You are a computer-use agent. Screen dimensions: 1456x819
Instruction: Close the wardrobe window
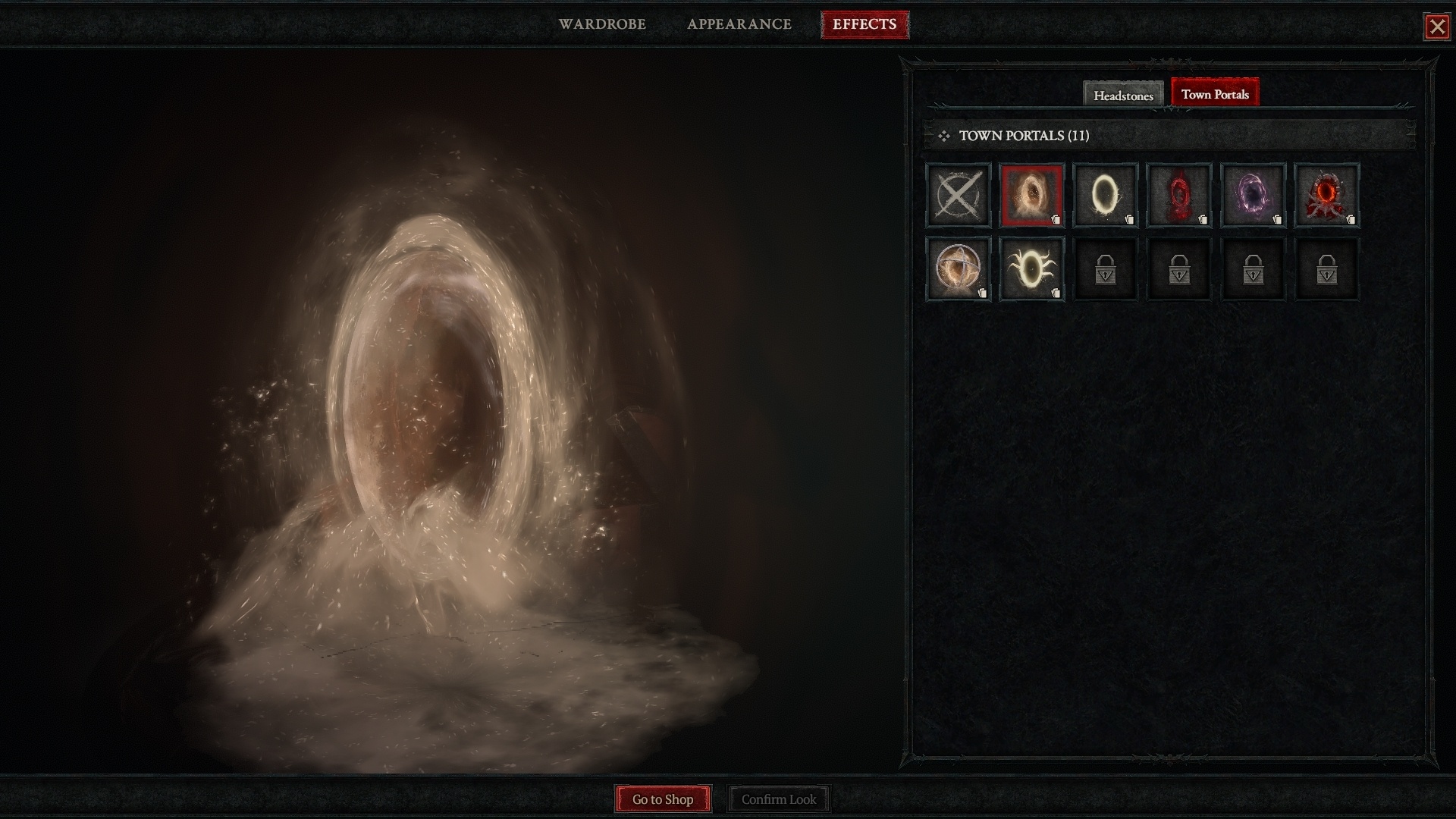coord(1436,27)
